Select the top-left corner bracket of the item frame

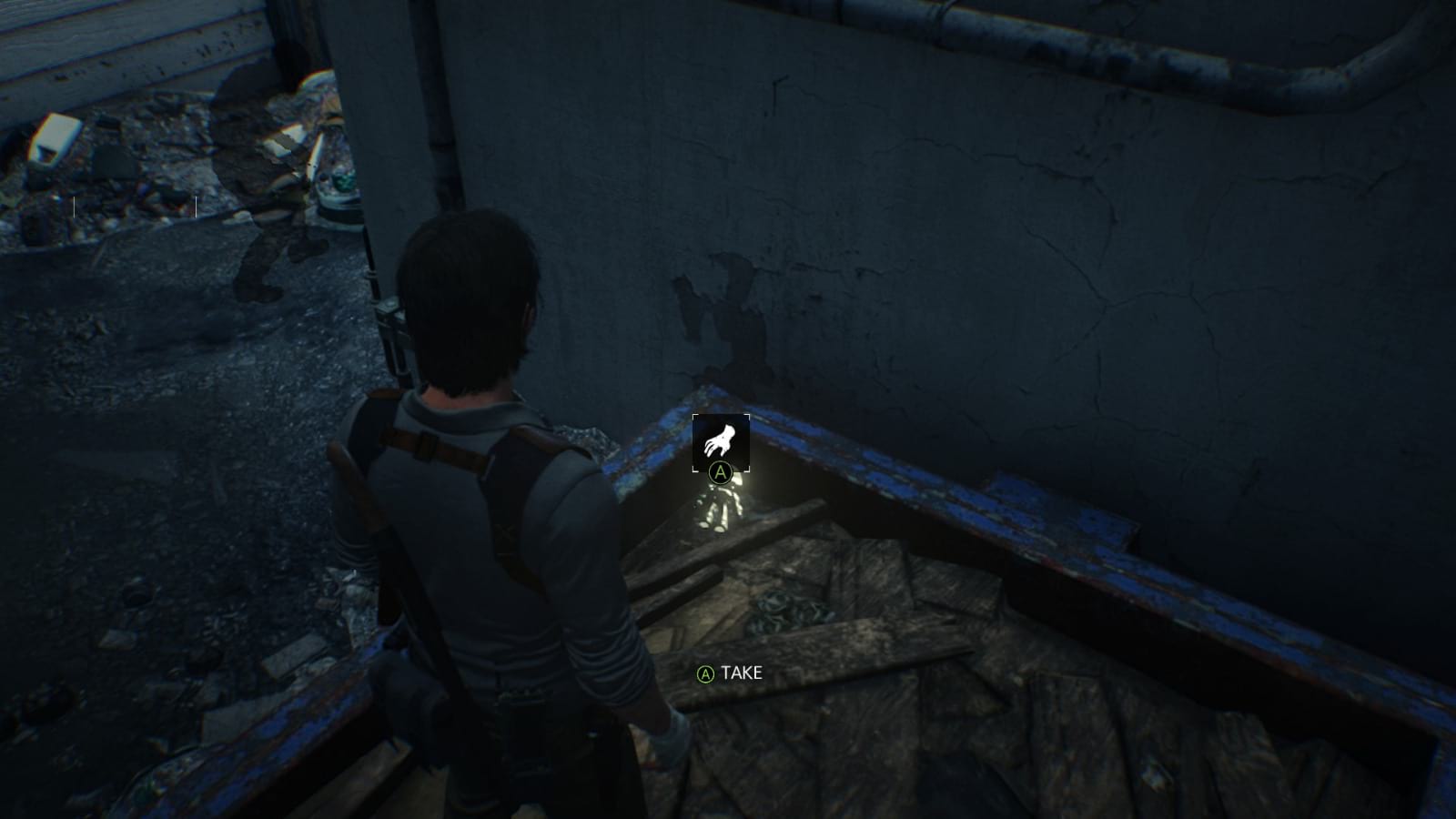tap(694, 416)
